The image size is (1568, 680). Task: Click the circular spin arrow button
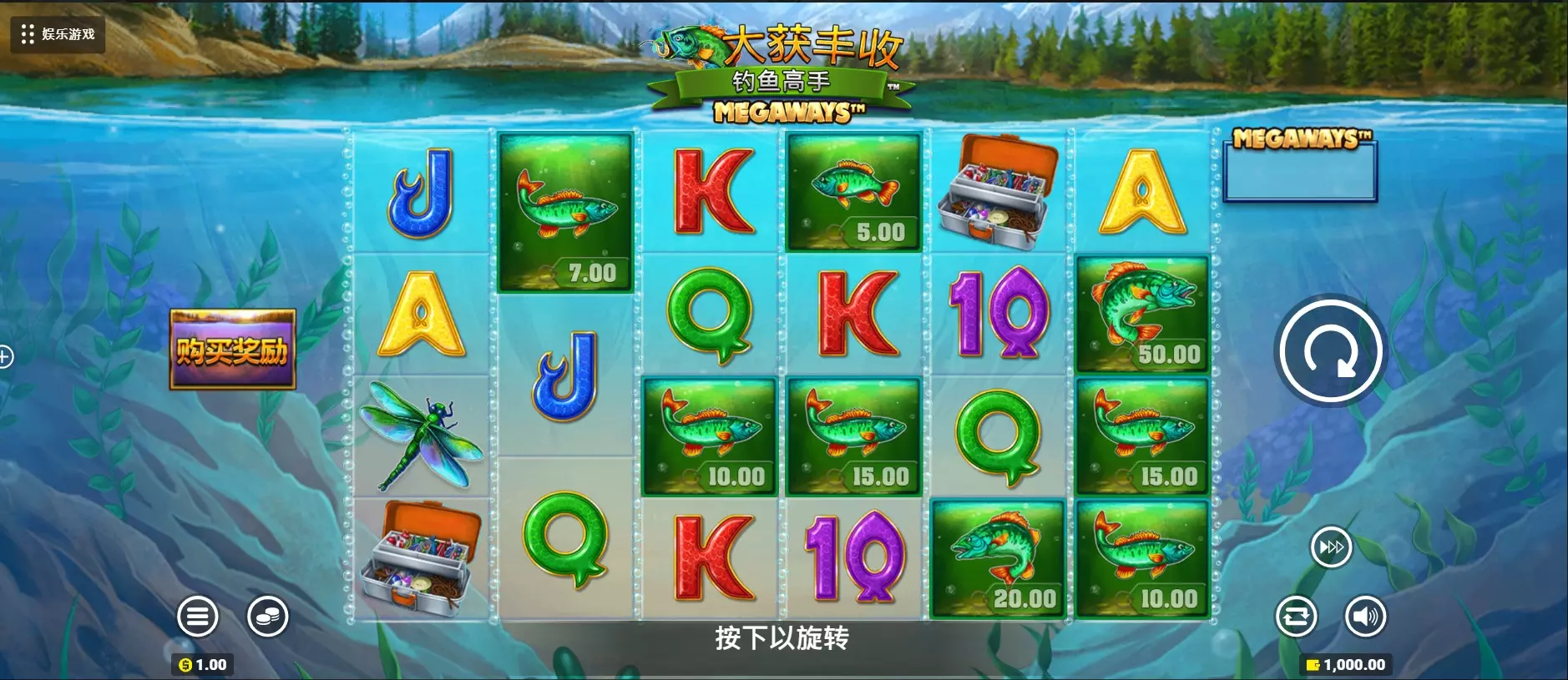pos(1331,350)
